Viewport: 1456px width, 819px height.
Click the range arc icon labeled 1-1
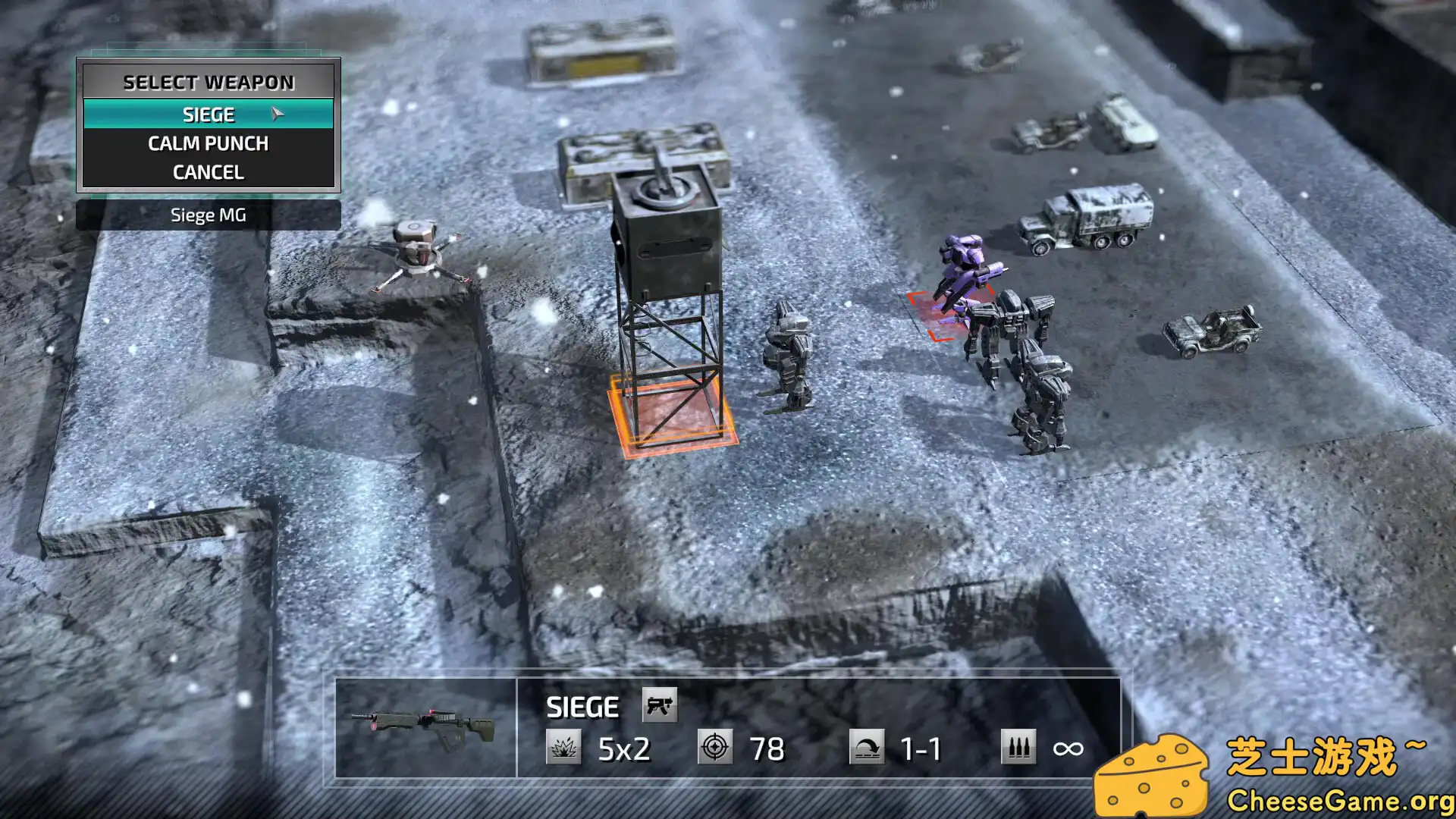[867, 747]
